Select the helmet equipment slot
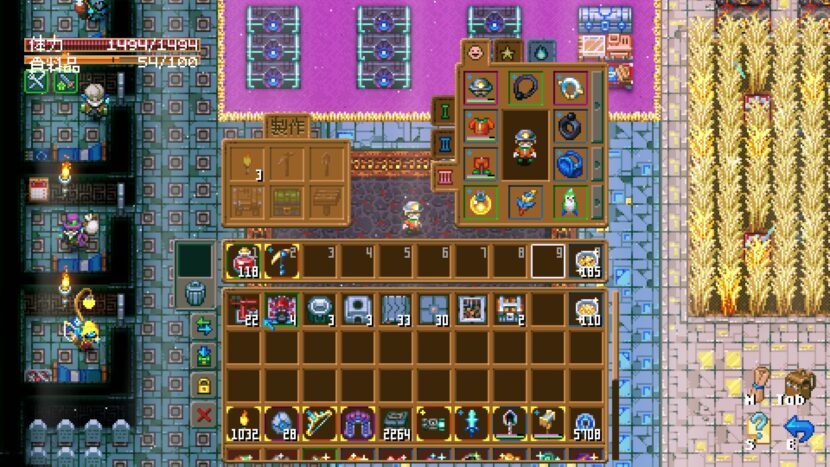Screen dimensions: 830x467 [480, 88]
